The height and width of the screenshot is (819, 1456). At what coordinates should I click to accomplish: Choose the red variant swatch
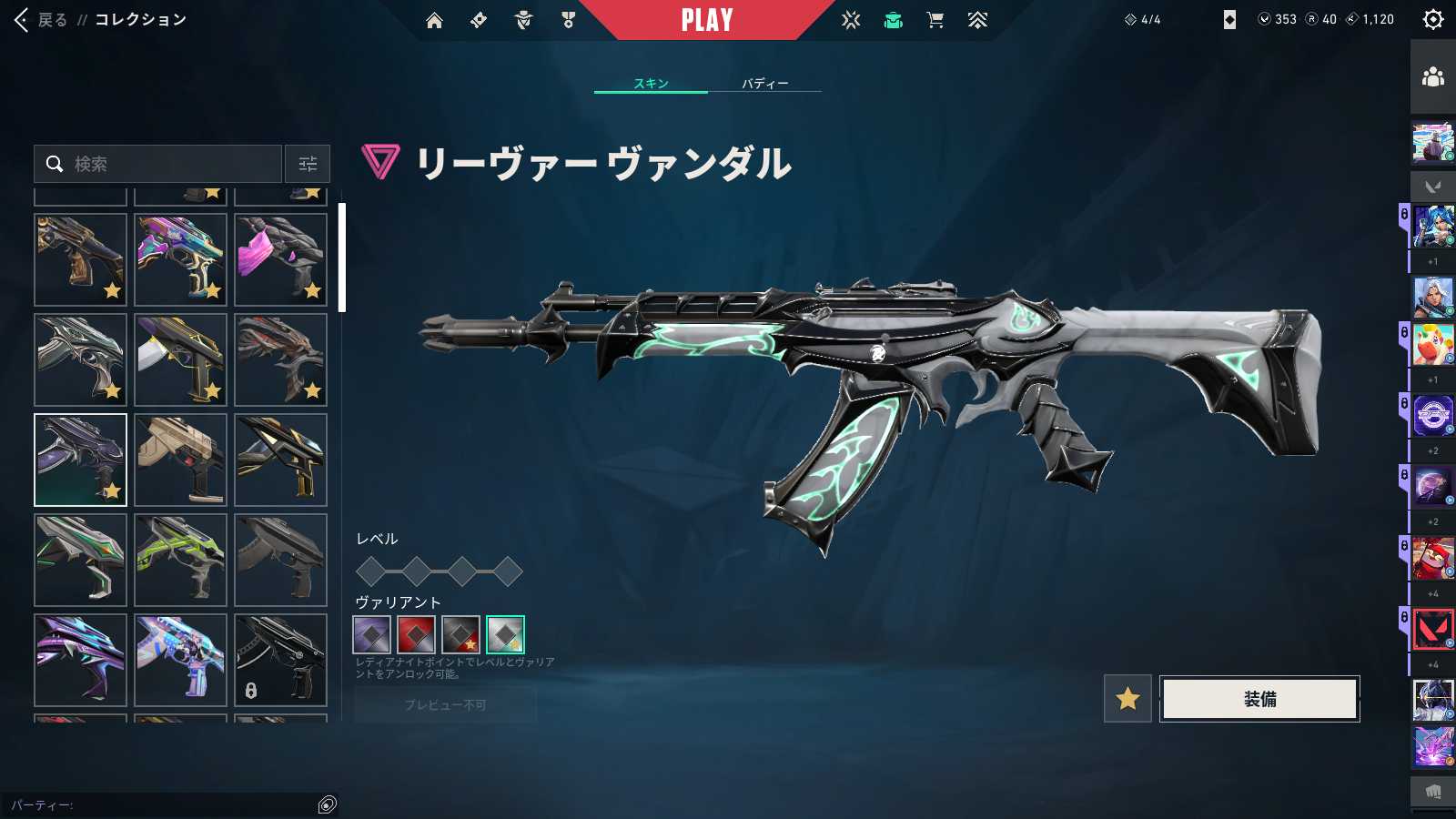[416, 635]
